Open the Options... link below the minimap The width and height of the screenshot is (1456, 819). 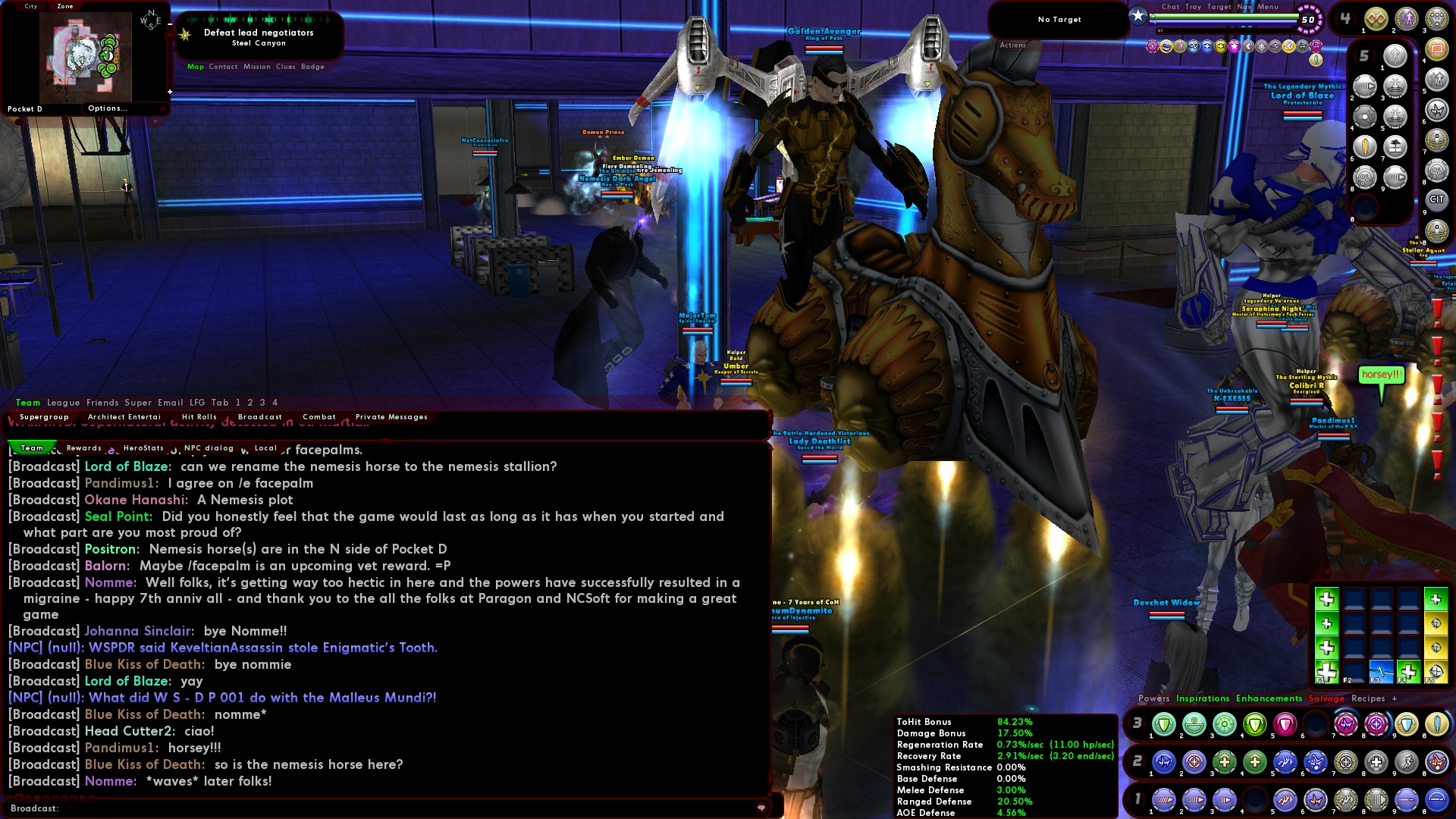pyautogui.click(x=109, y=108)
